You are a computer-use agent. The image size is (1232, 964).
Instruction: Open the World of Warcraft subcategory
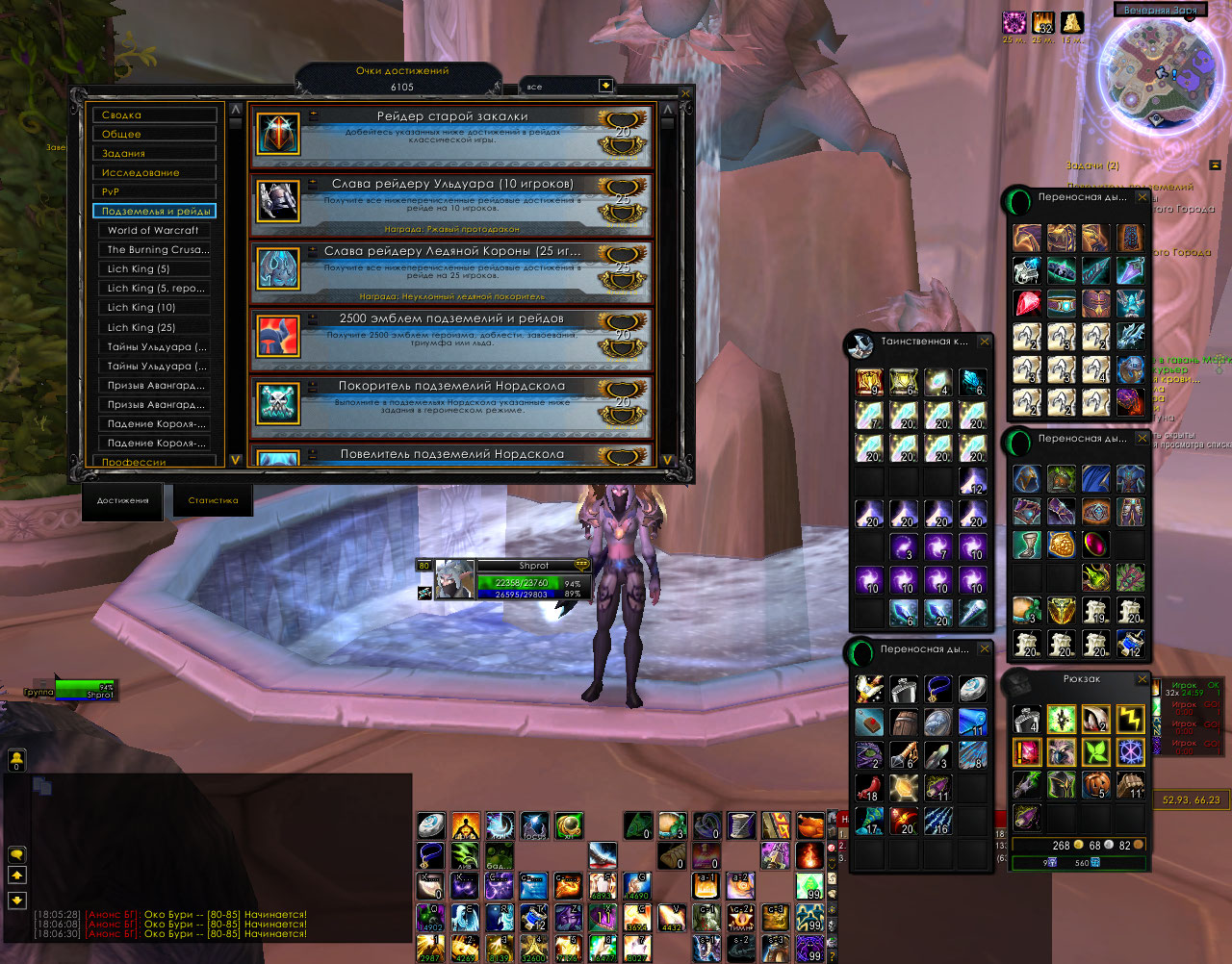tap(156, 230)
